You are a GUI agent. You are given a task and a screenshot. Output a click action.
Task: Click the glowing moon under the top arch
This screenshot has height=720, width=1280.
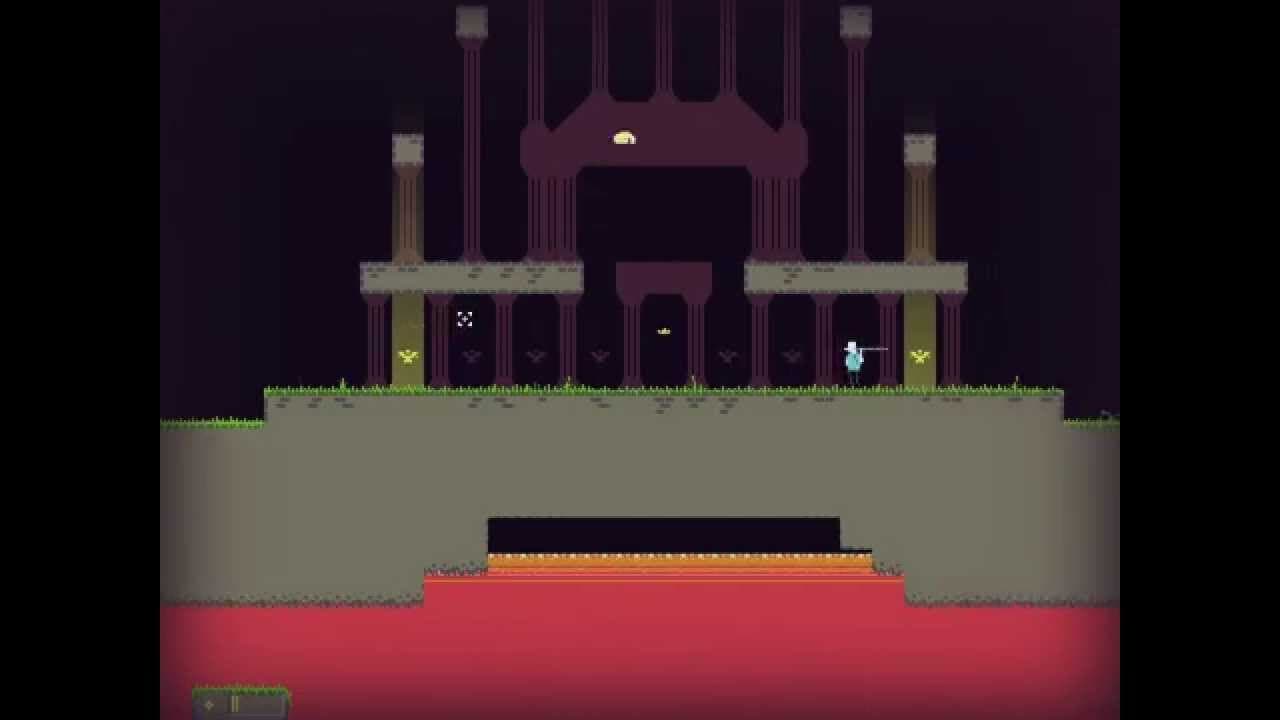(625, 138)
